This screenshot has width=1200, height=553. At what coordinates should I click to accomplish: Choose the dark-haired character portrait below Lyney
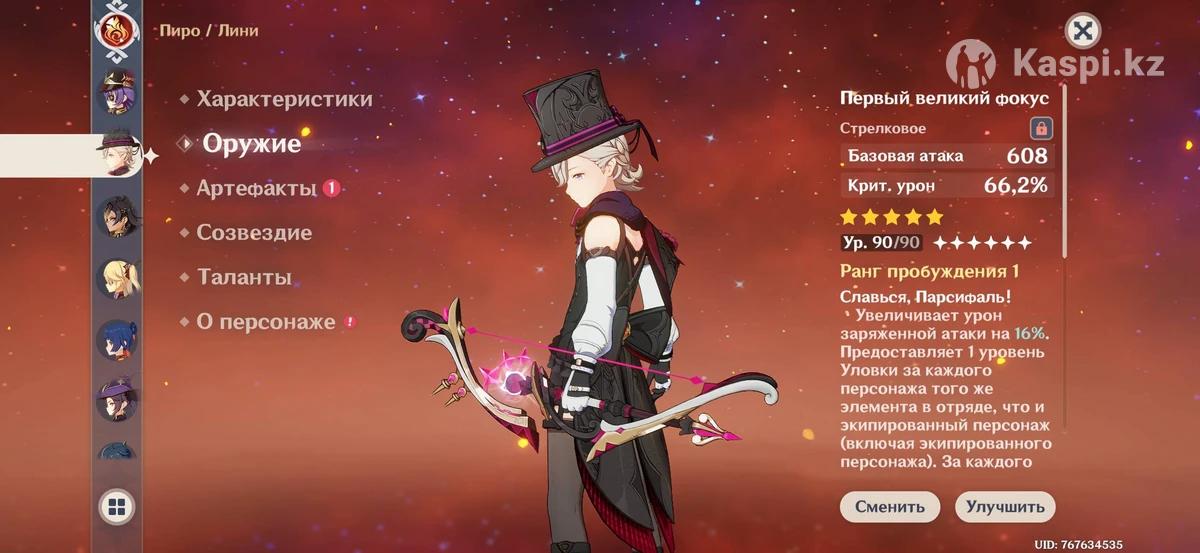[116, 216]
